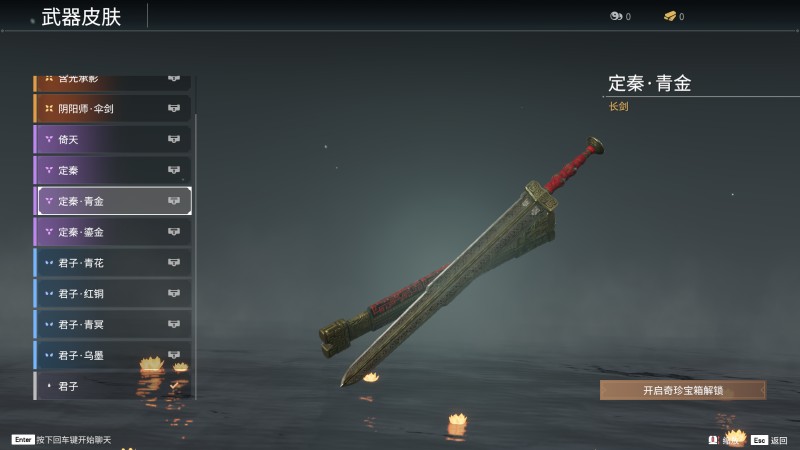Open the gold ingot currency display

point(673,16)
